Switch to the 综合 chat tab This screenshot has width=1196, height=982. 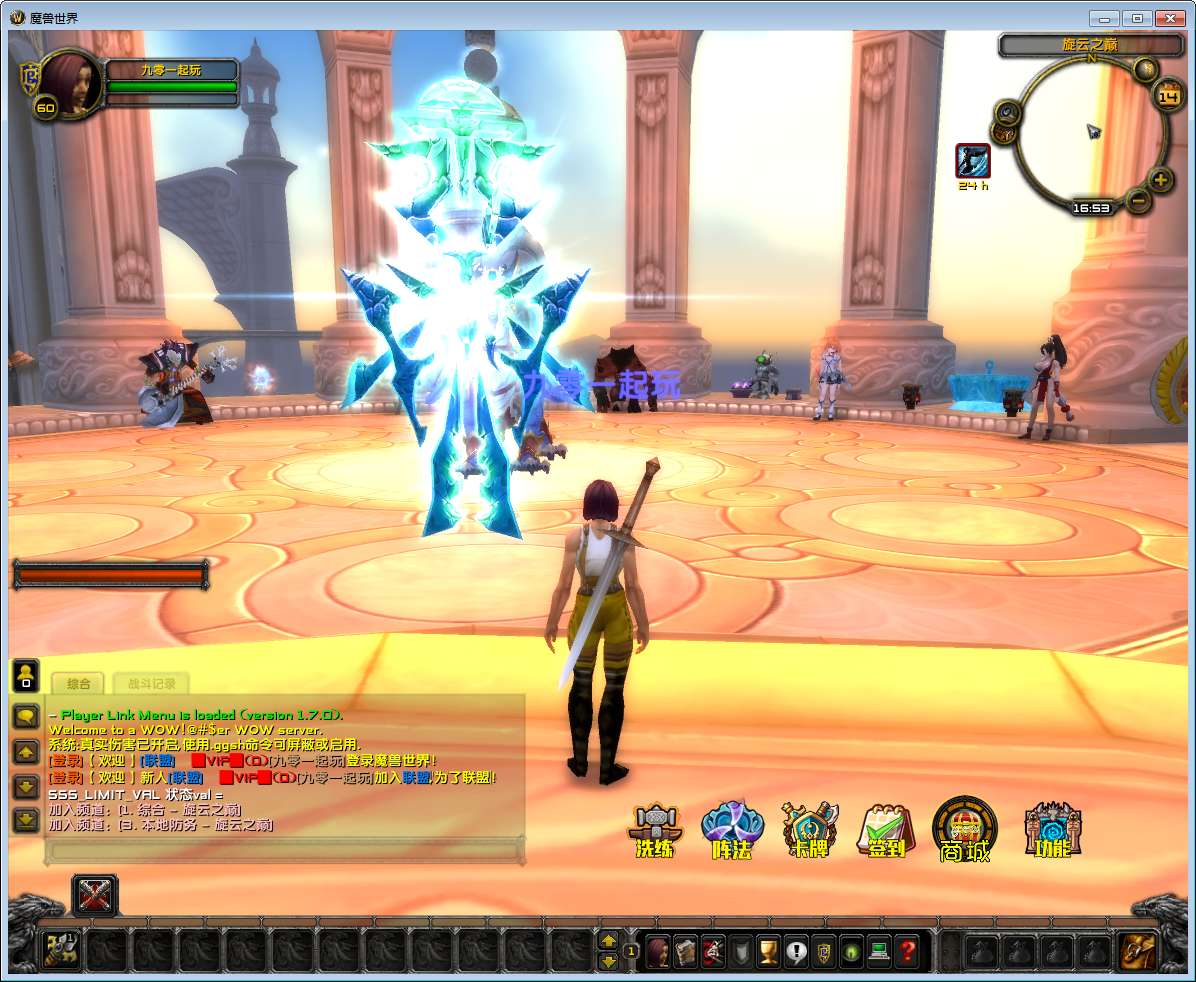[x=79, y=684]
